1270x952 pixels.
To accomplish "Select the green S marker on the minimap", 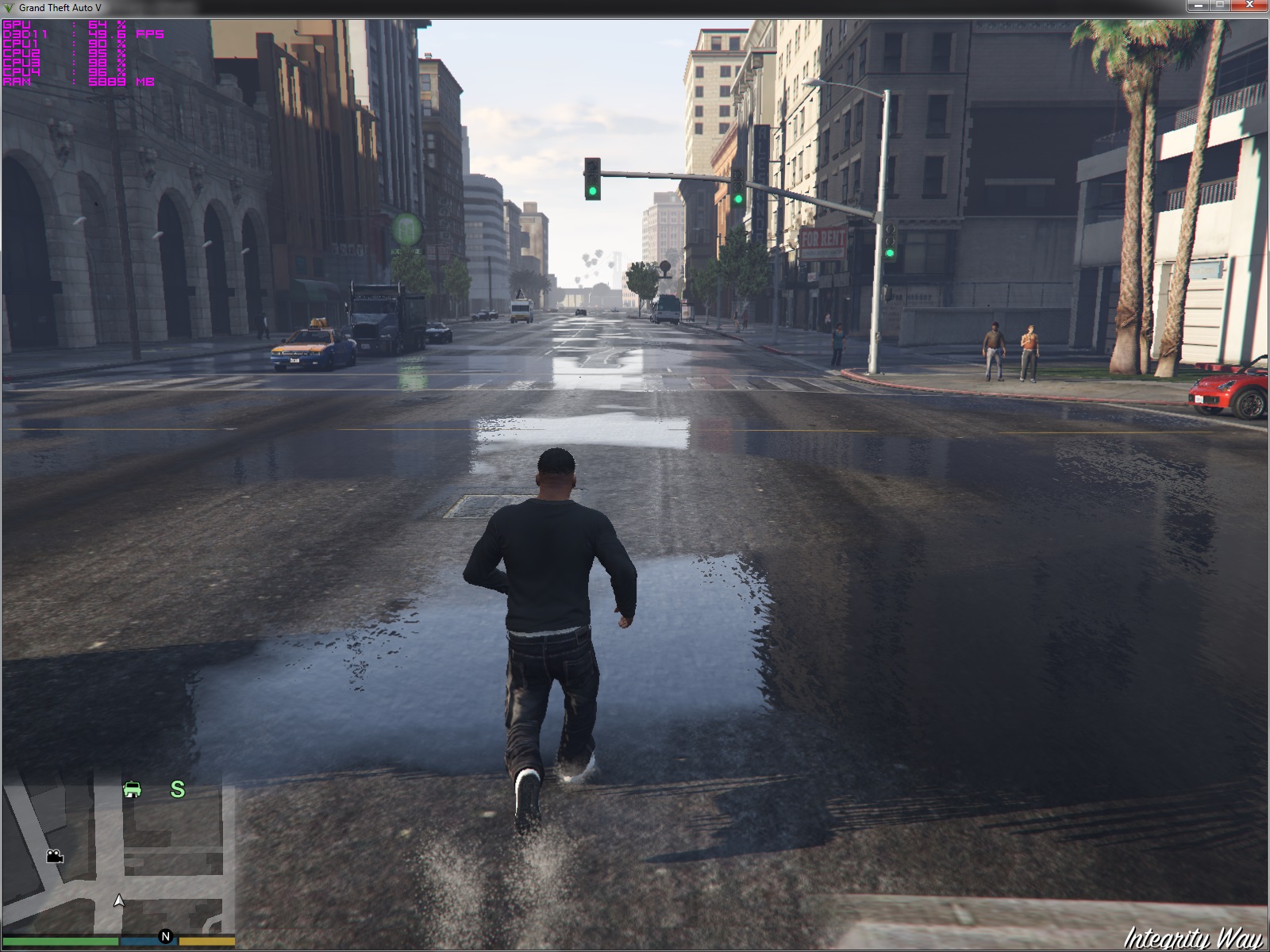I will click(x=178, y=789).
